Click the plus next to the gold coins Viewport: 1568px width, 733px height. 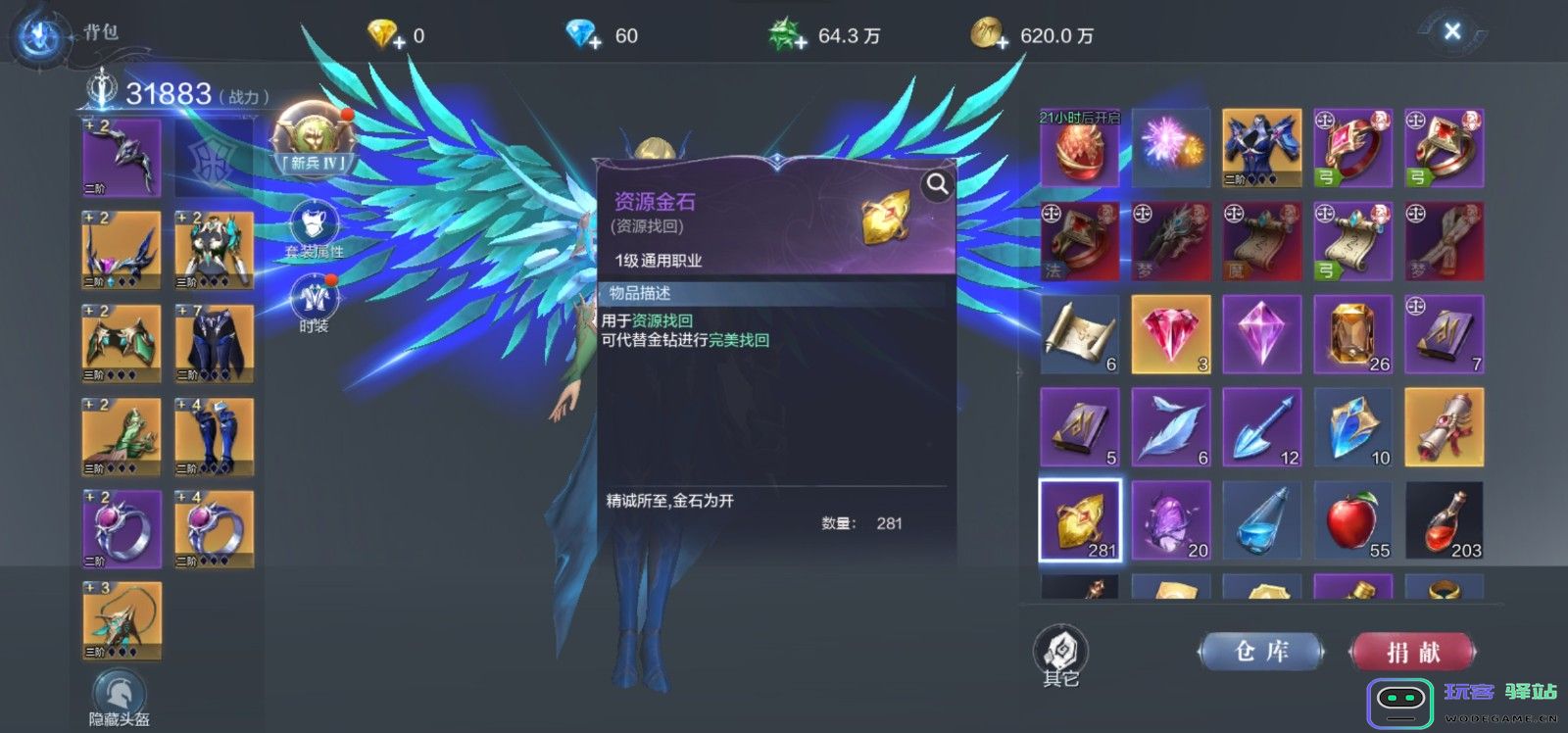pyautogui.click(x=1002, y=43)
